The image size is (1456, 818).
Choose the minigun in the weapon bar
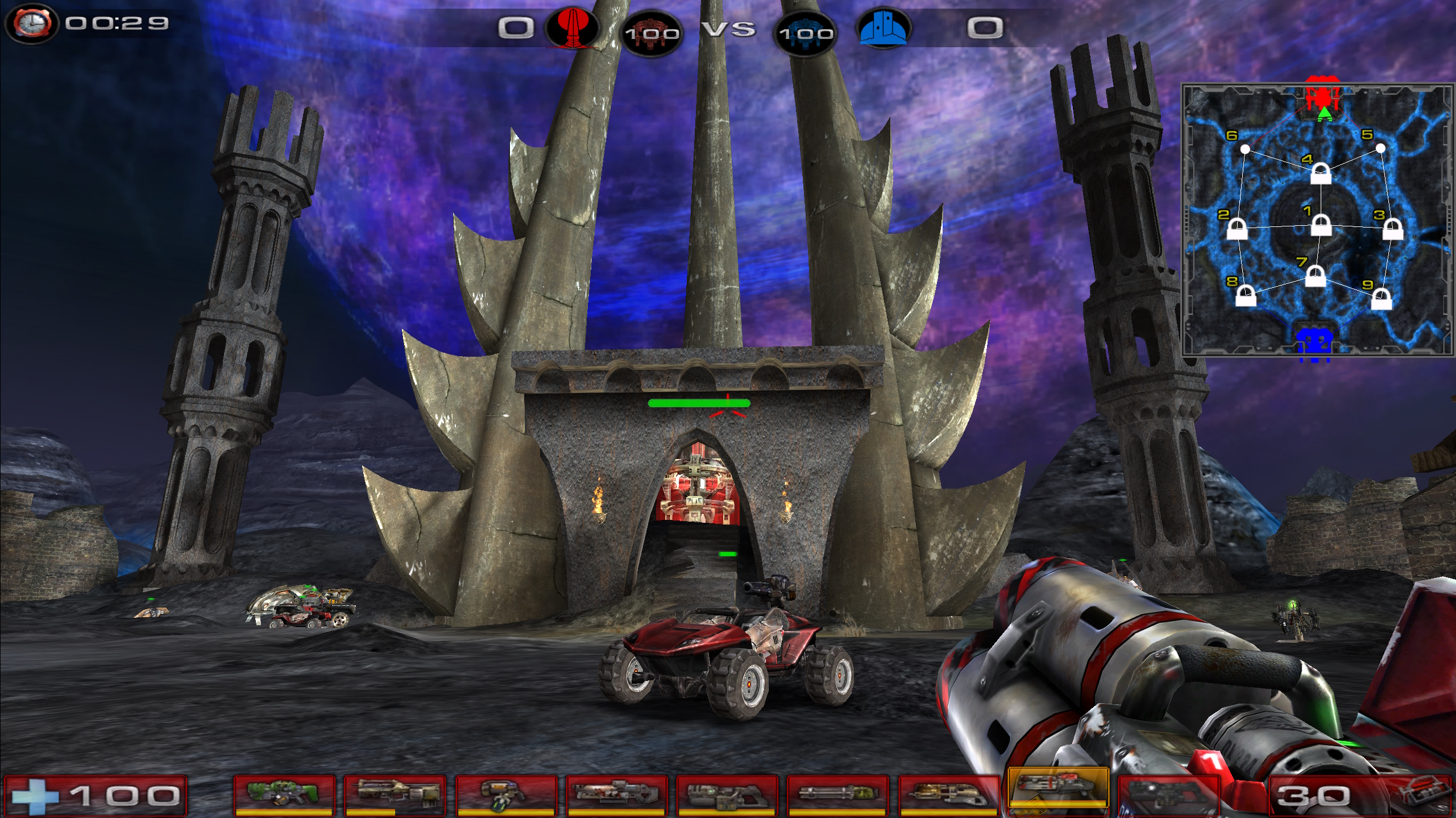836,793
